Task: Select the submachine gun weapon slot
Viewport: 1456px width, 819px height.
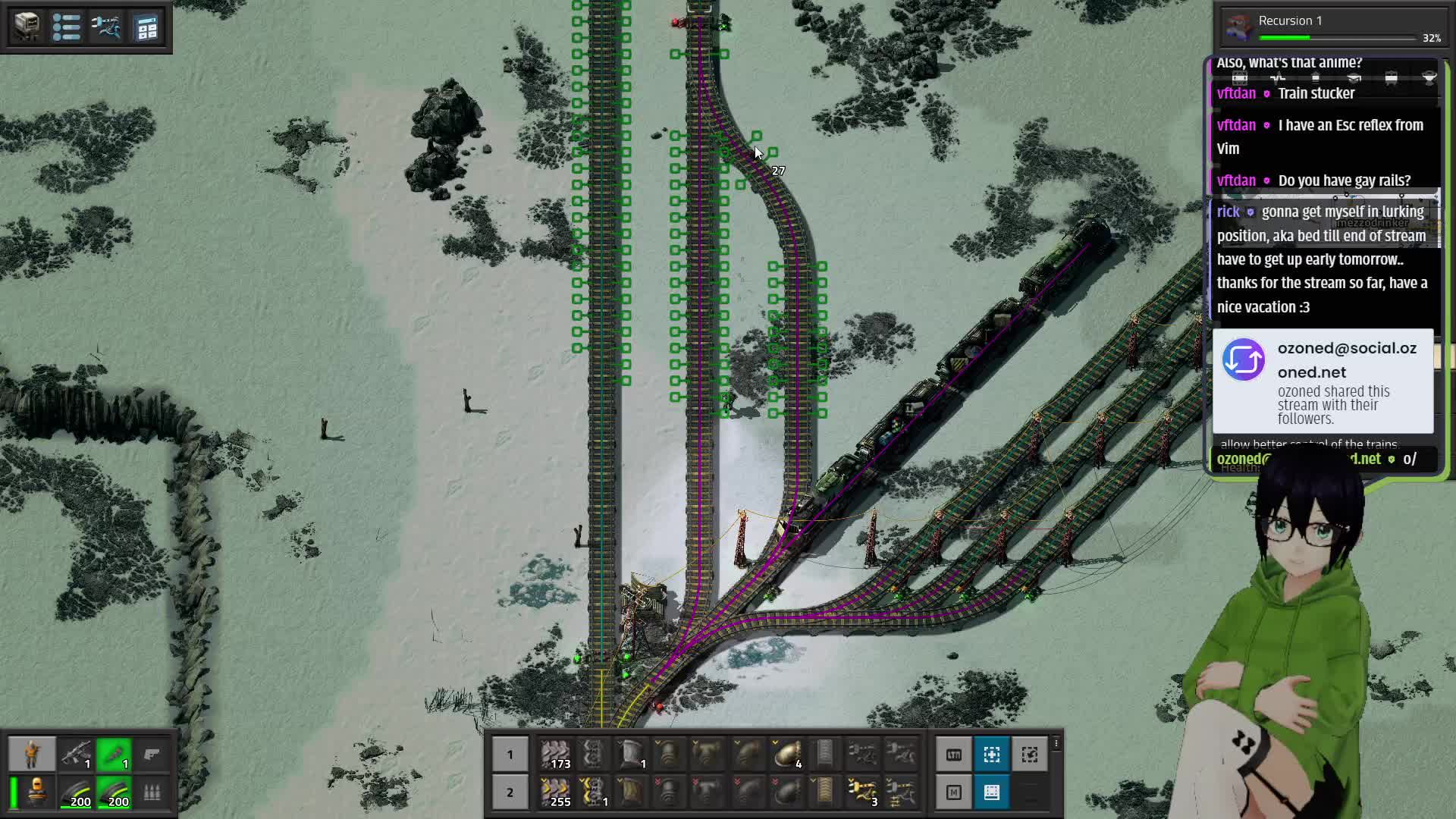Action: pos(76,754)
